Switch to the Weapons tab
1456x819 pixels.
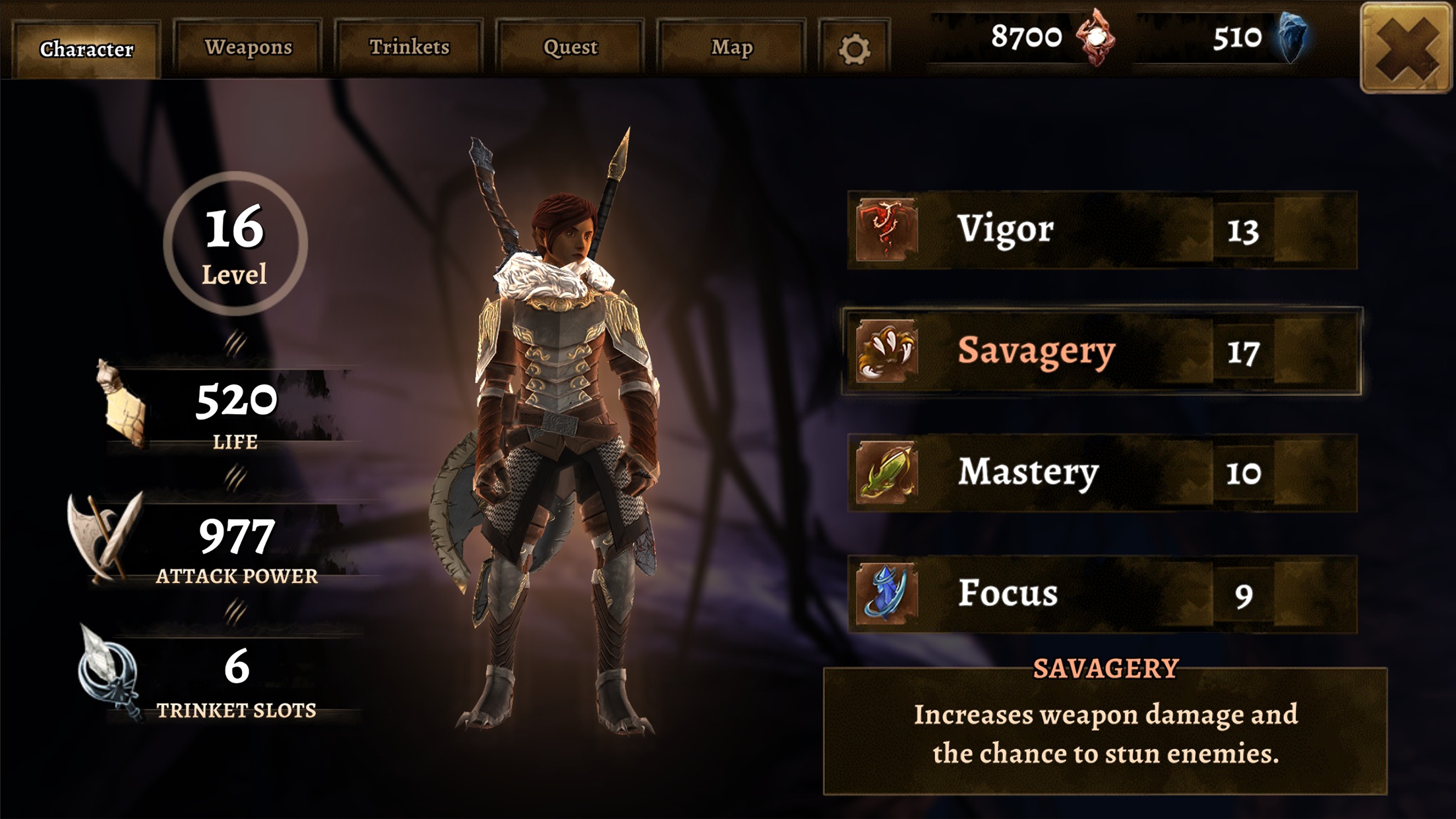249,46
